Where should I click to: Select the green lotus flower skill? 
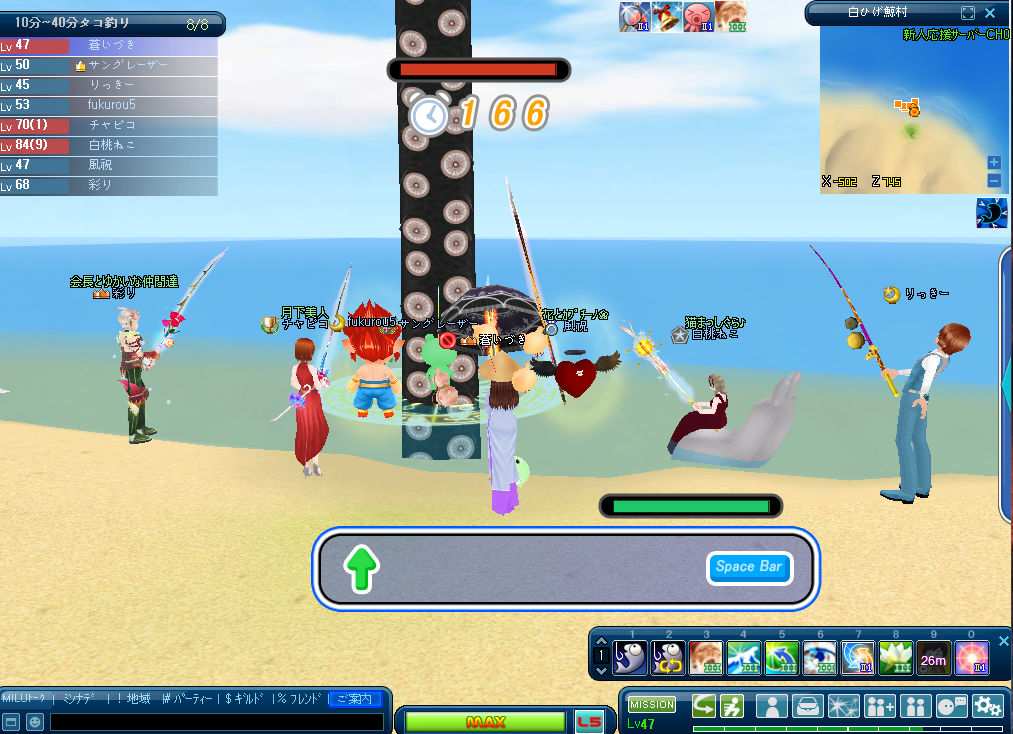pos(894,658)
